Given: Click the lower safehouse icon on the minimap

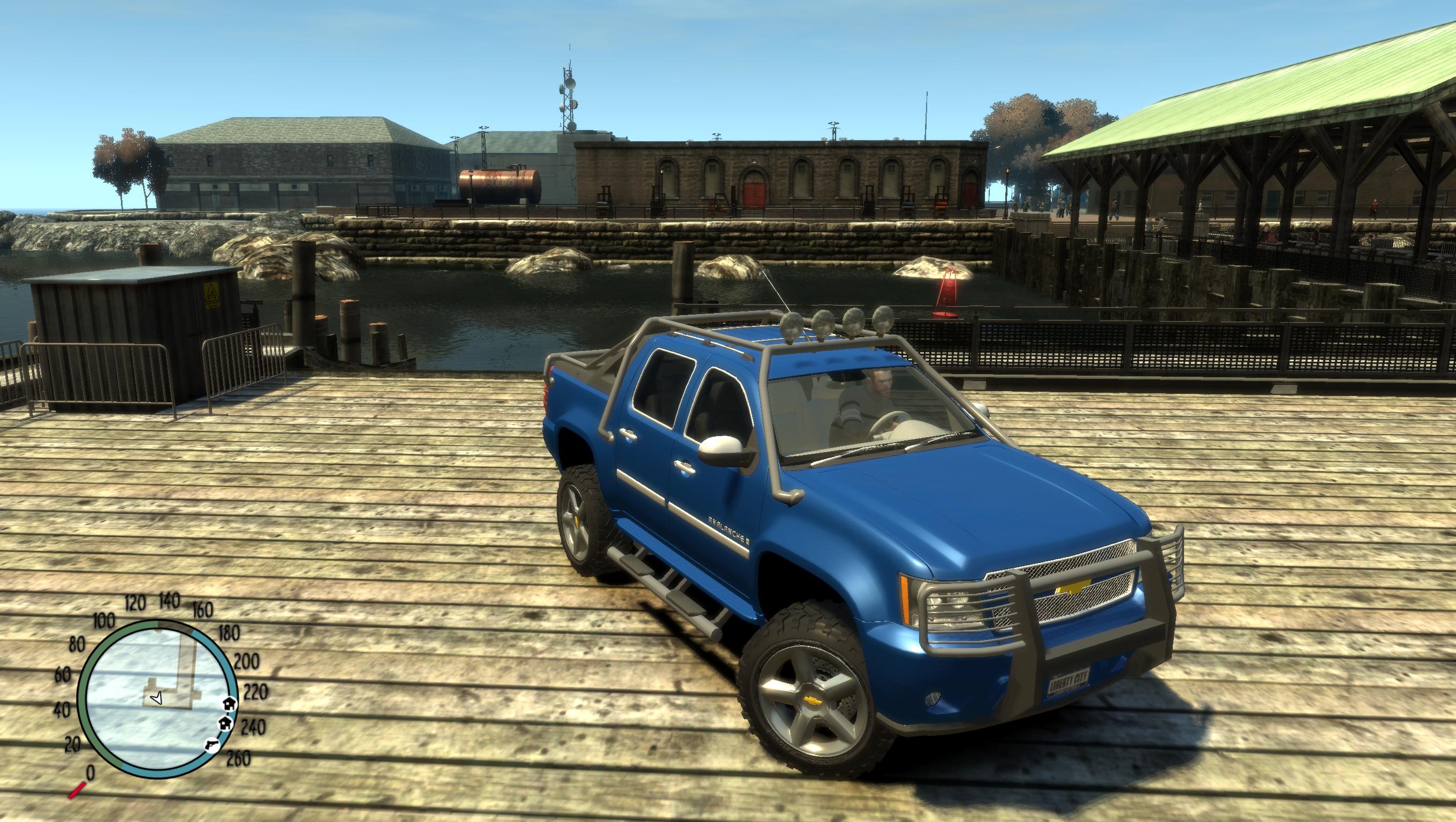Looking at the screenshot, I should (x=224, y=724).
